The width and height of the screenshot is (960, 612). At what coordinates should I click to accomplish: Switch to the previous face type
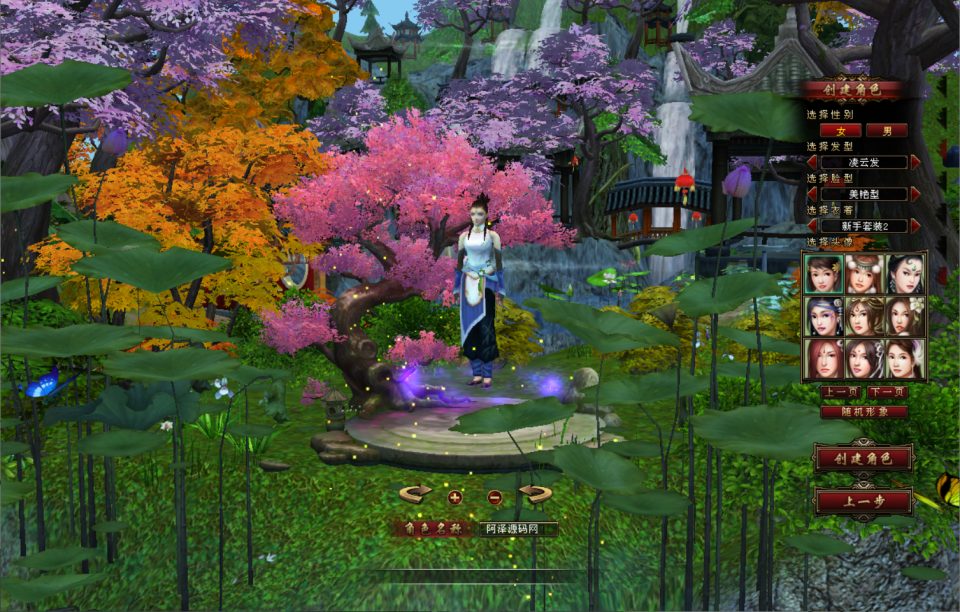811,194
